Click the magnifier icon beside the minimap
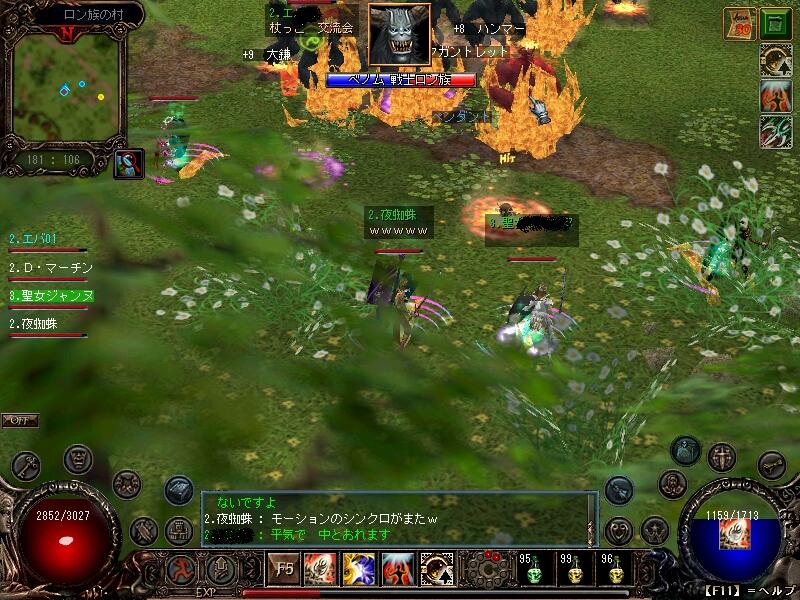Image resolution: width=800 pixels, height=600 pixels. coord(128,164)
